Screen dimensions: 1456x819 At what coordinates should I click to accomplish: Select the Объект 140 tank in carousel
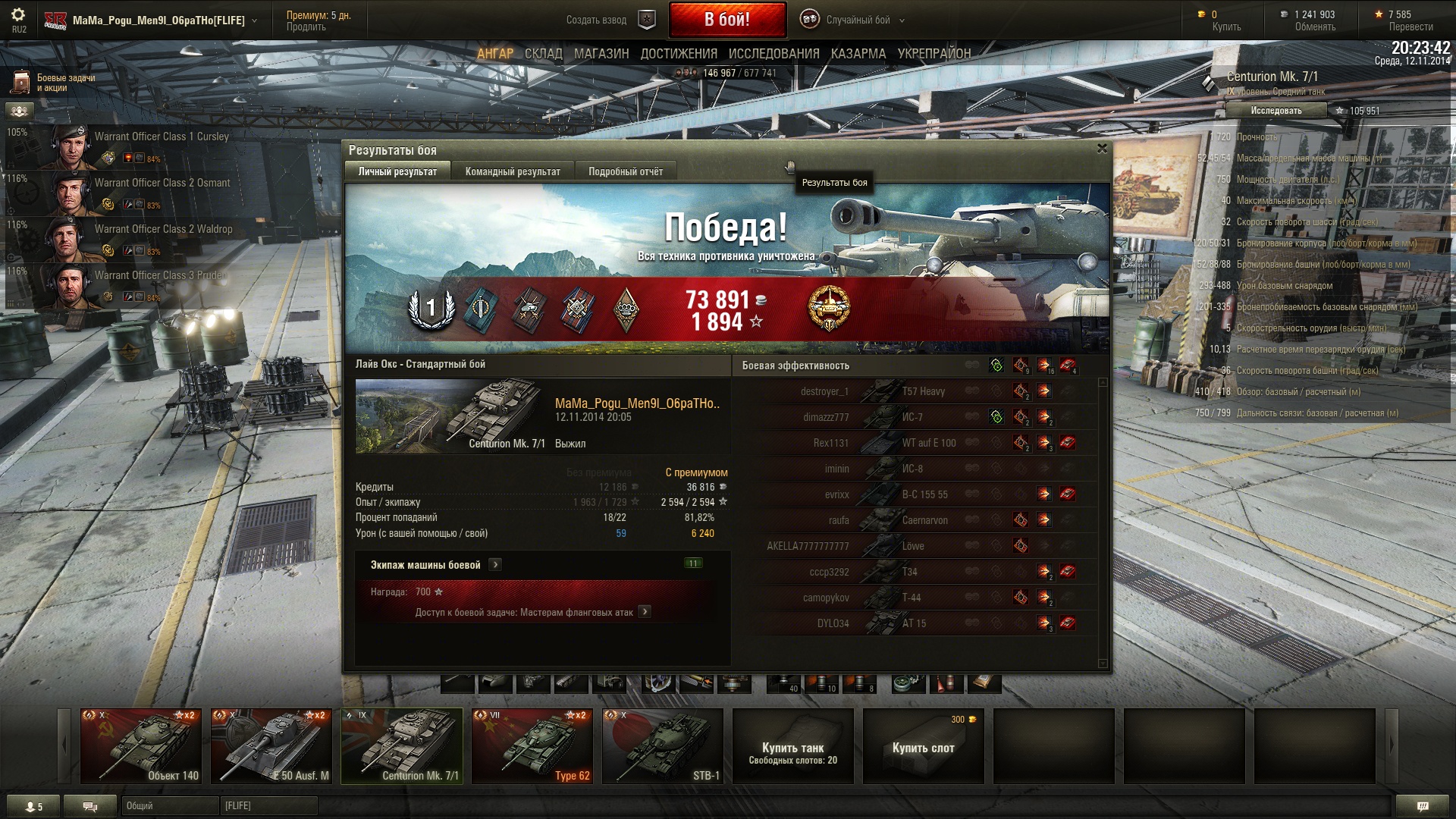click(x=141, y=745)
